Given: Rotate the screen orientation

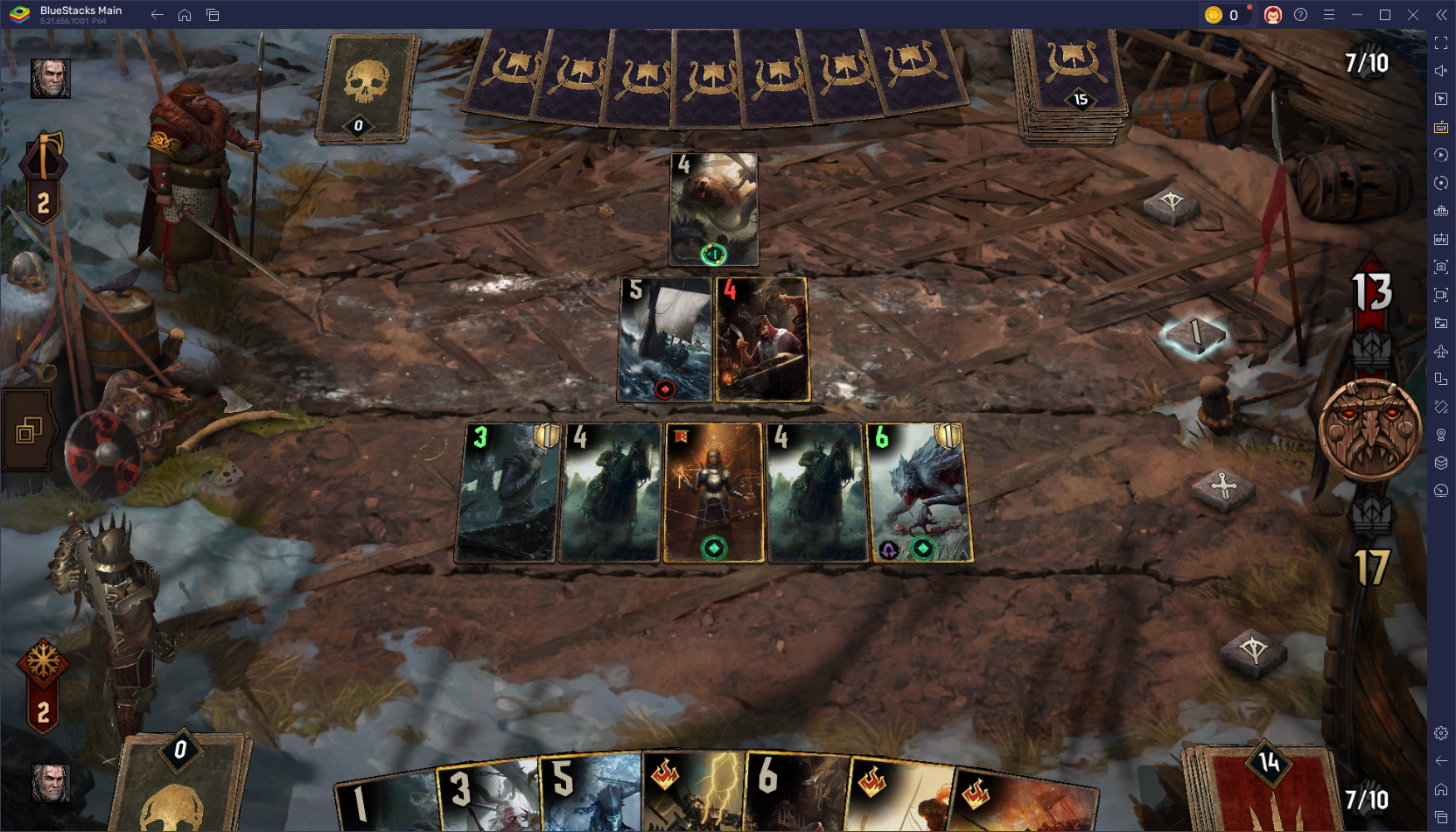Looking at the screenshot, I should point(1440,183).
